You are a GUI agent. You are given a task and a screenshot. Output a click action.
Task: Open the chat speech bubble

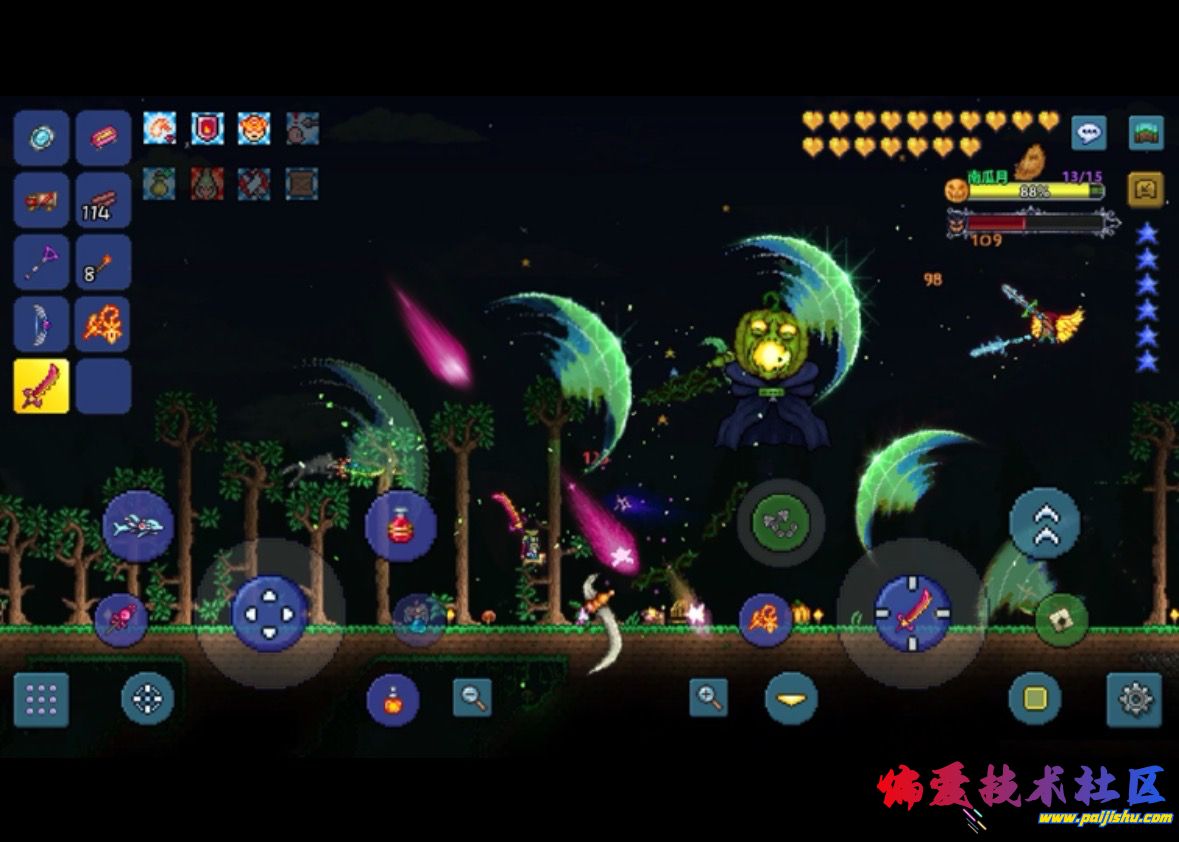pos(1089,132)
